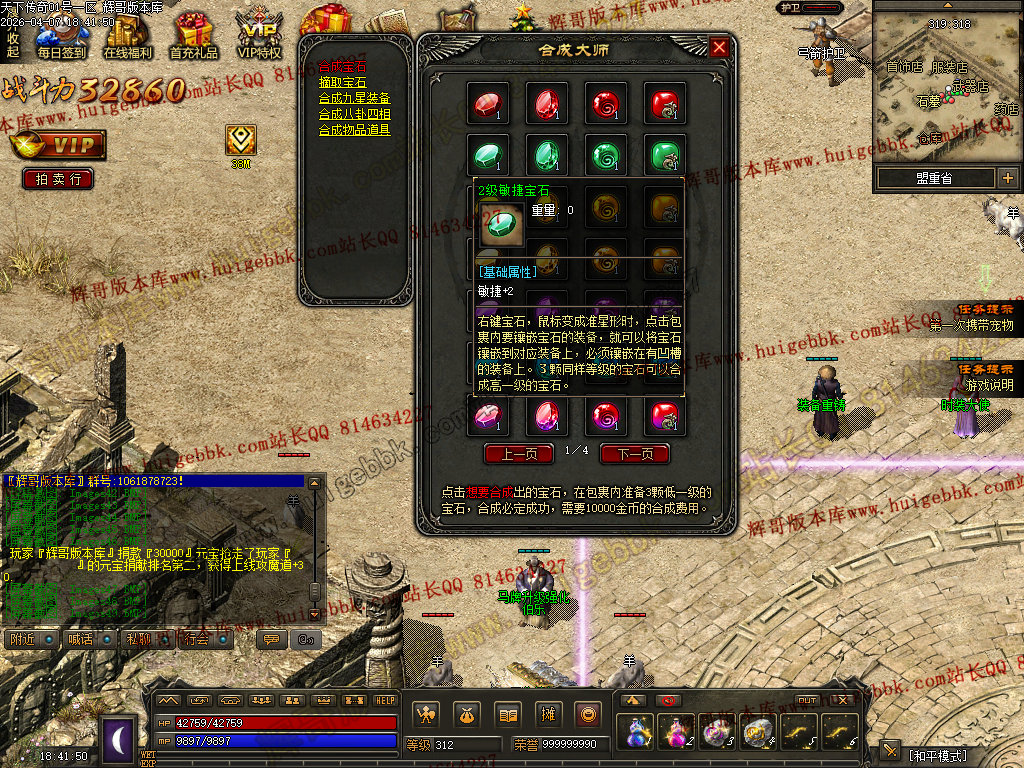Go to next page with 下一页

pyautogui.click(x=634, y=453)
